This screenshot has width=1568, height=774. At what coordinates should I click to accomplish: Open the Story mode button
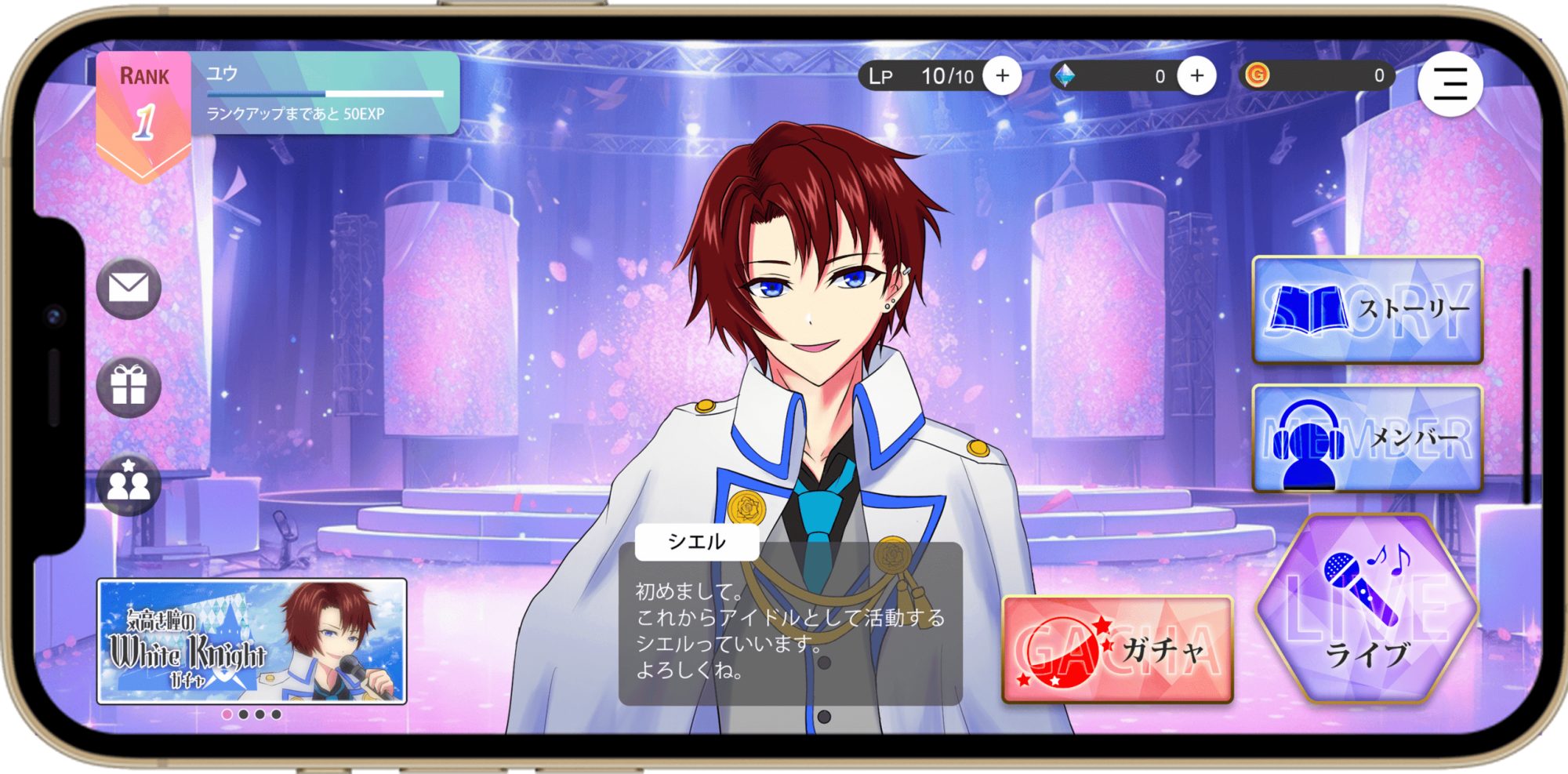(x=1367, y=310)
